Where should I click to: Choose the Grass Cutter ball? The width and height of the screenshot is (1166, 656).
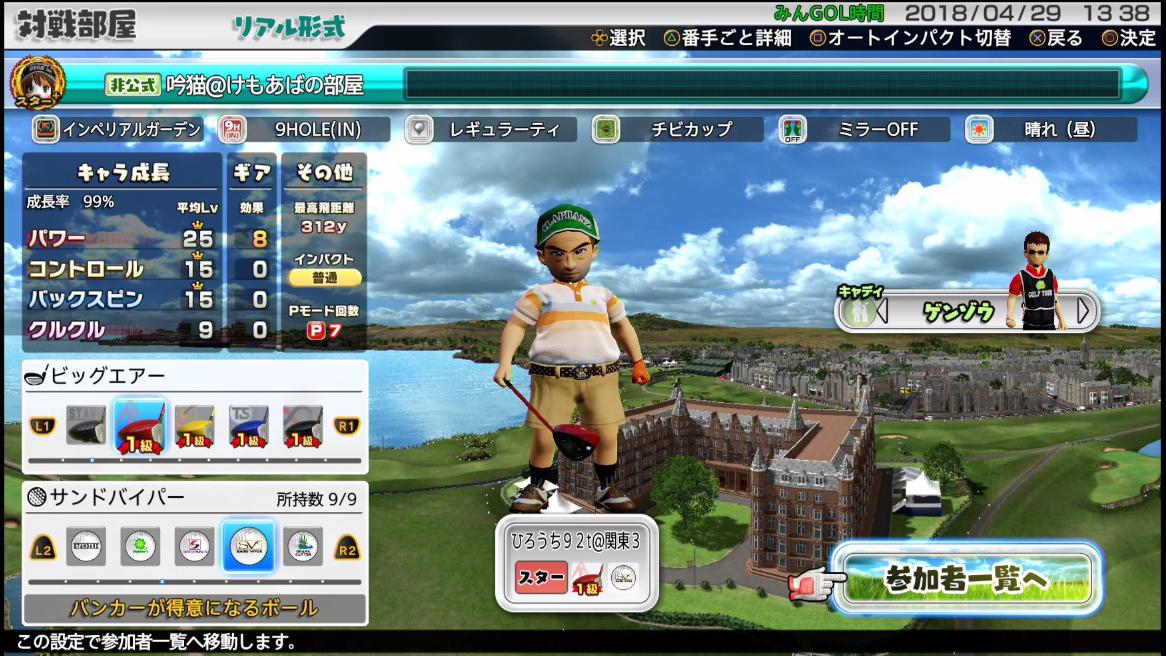(x=302, y=546)
